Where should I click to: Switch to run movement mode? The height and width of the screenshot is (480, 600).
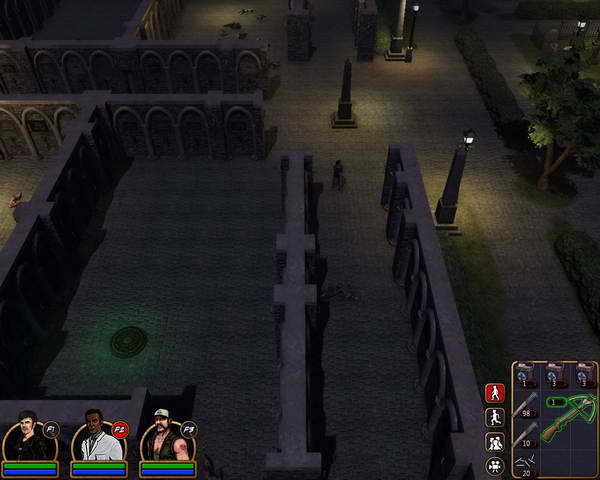[x=494, y=418]
